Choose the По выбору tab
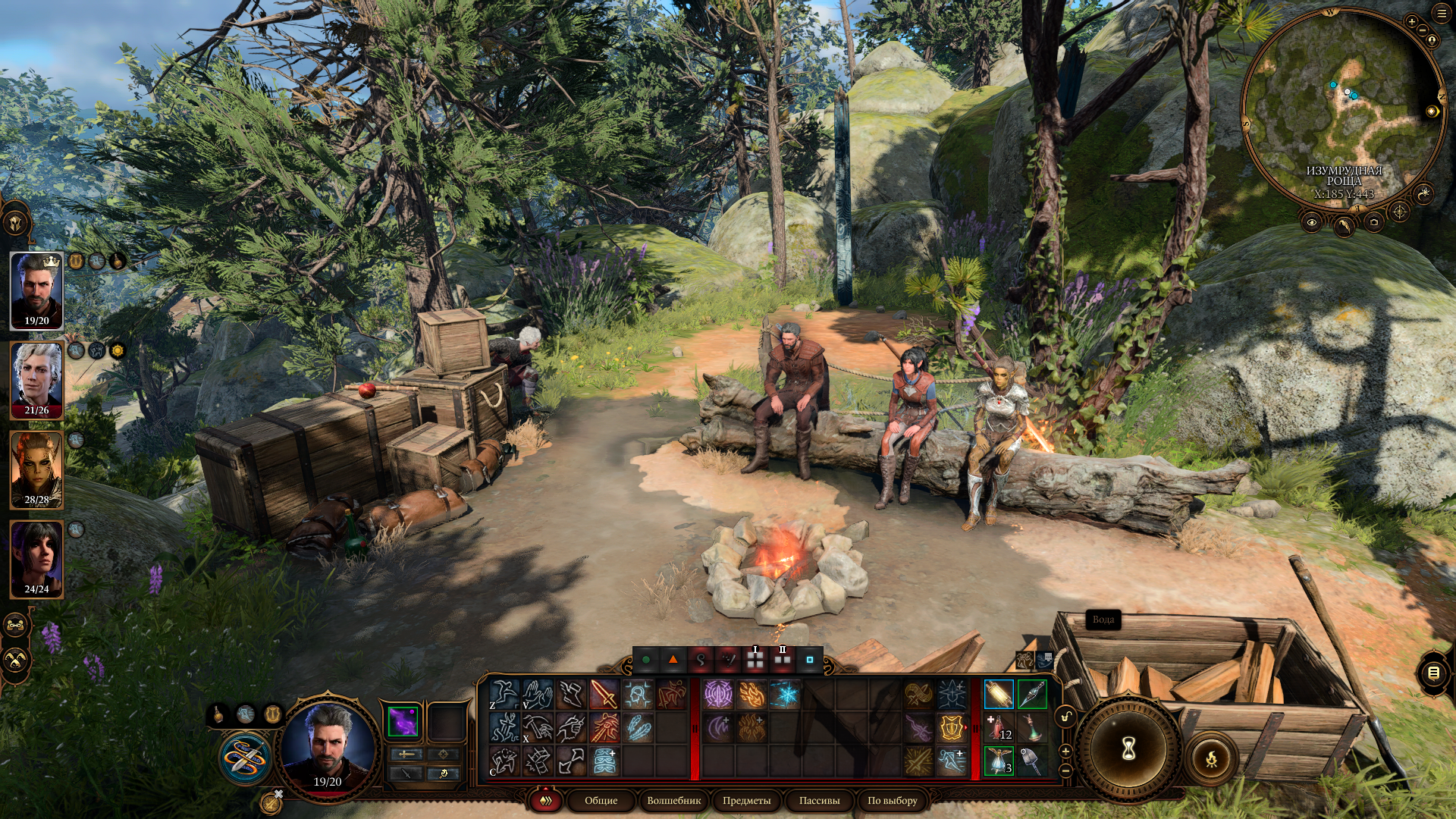The image size is (1456, 819). (892, 801)
